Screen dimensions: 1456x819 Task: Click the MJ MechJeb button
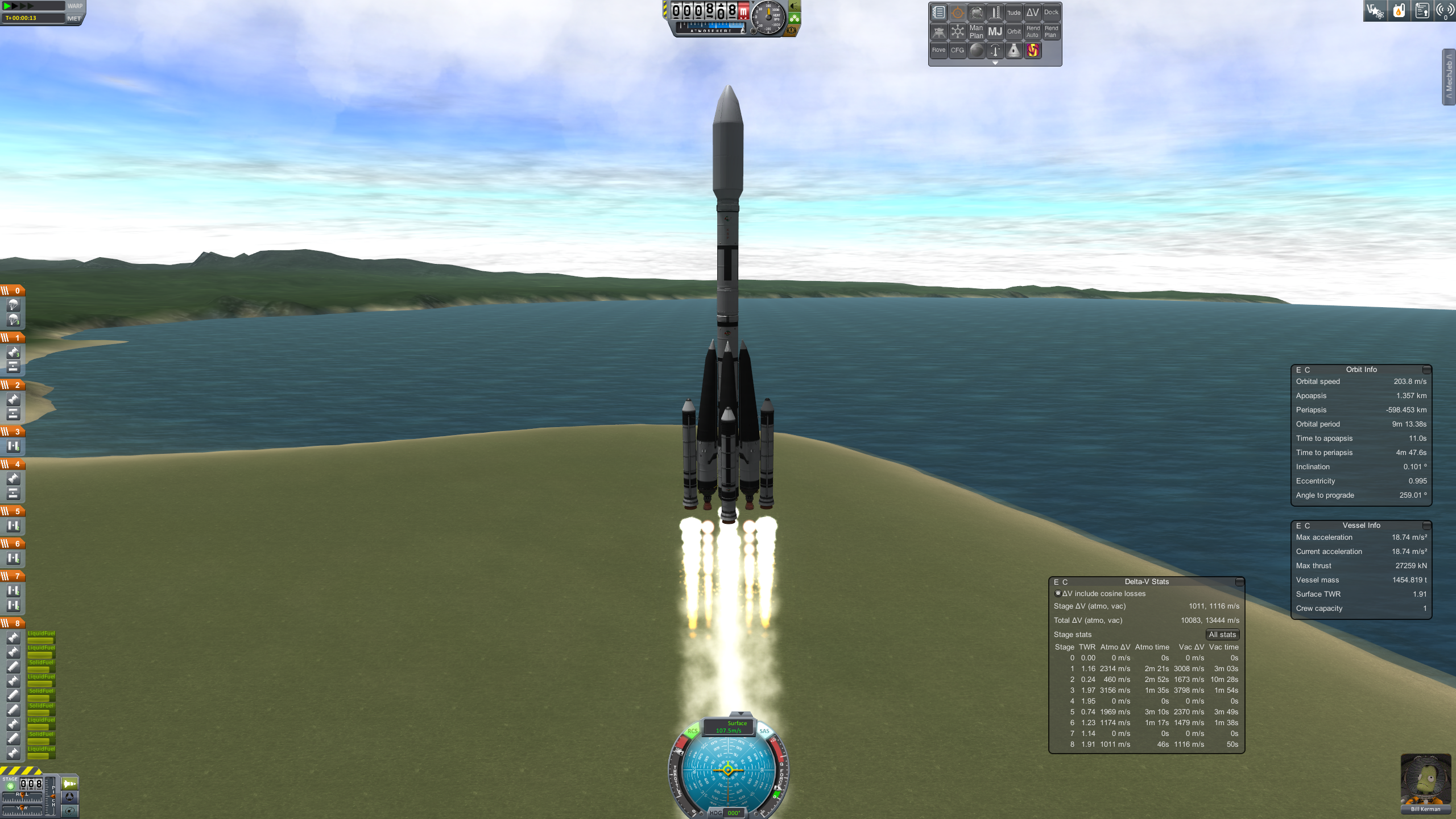995,32
